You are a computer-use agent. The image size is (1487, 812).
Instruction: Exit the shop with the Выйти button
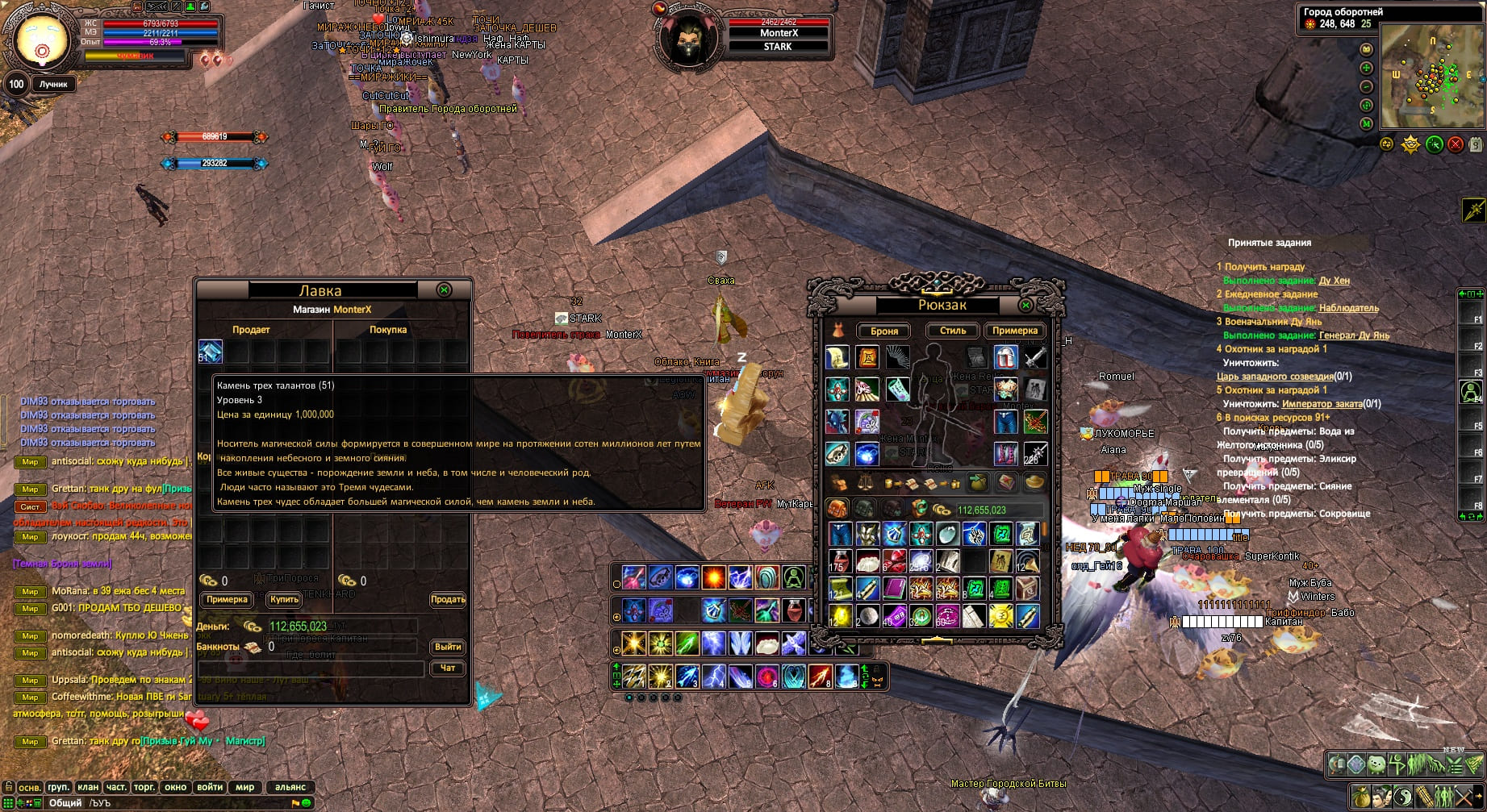coord(447,647)
